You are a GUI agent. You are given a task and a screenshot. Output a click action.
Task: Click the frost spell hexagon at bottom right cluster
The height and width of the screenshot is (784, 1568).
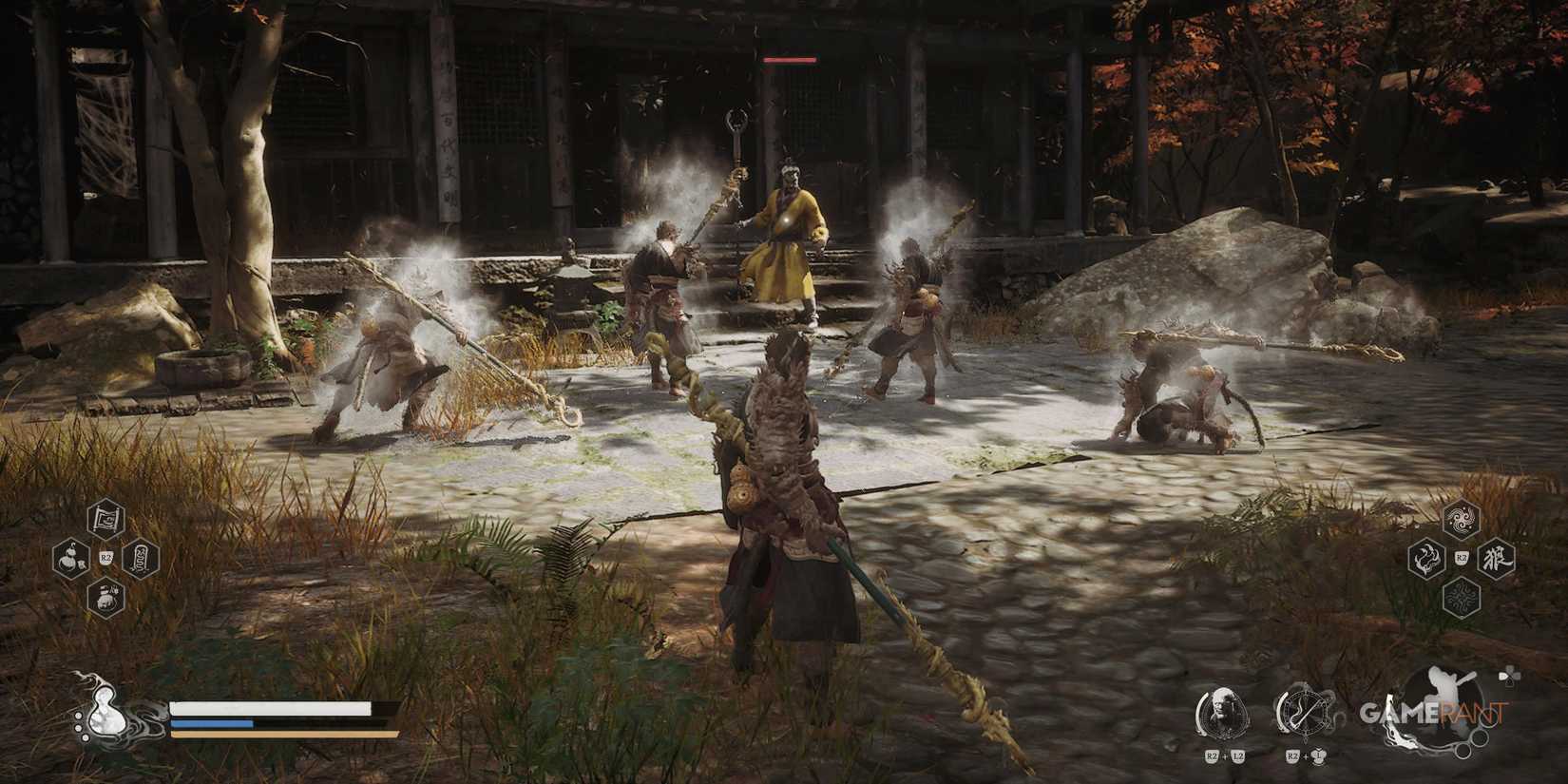point(1462,598)
